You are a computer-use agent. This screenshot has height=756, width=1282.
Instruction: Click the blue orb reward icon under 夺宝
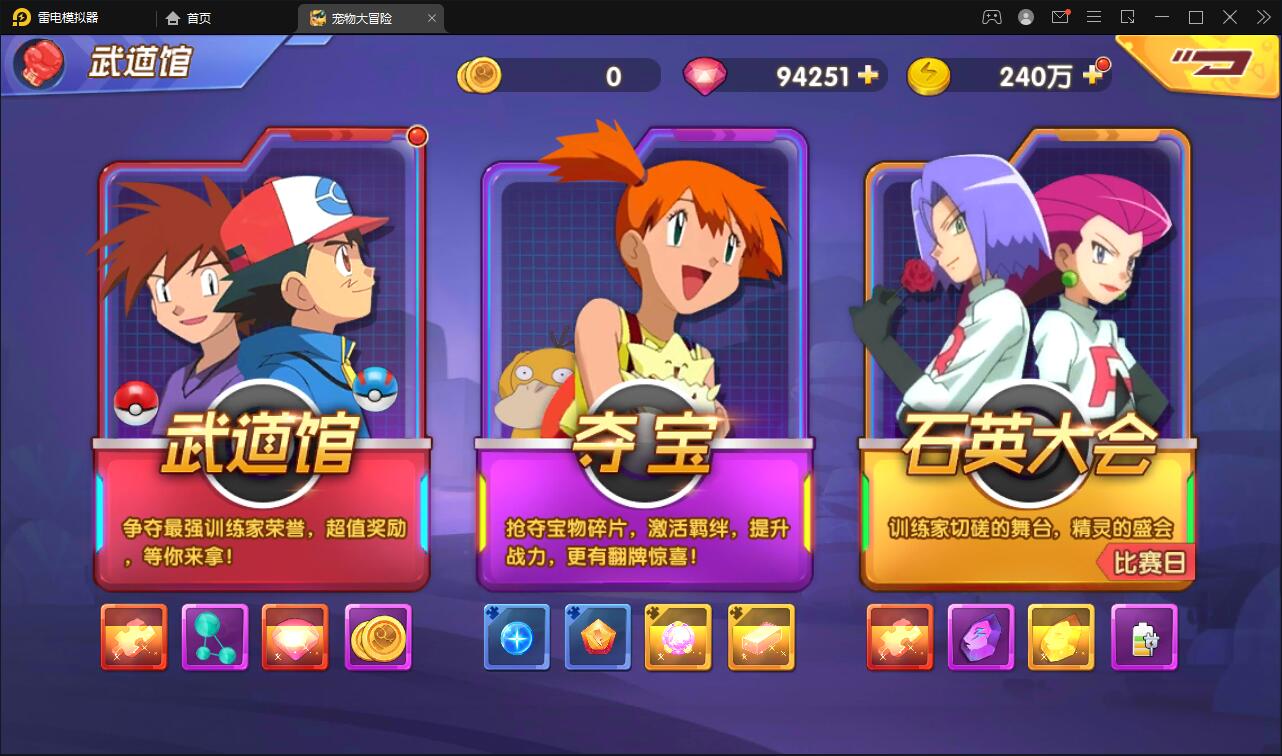[516, 637]
